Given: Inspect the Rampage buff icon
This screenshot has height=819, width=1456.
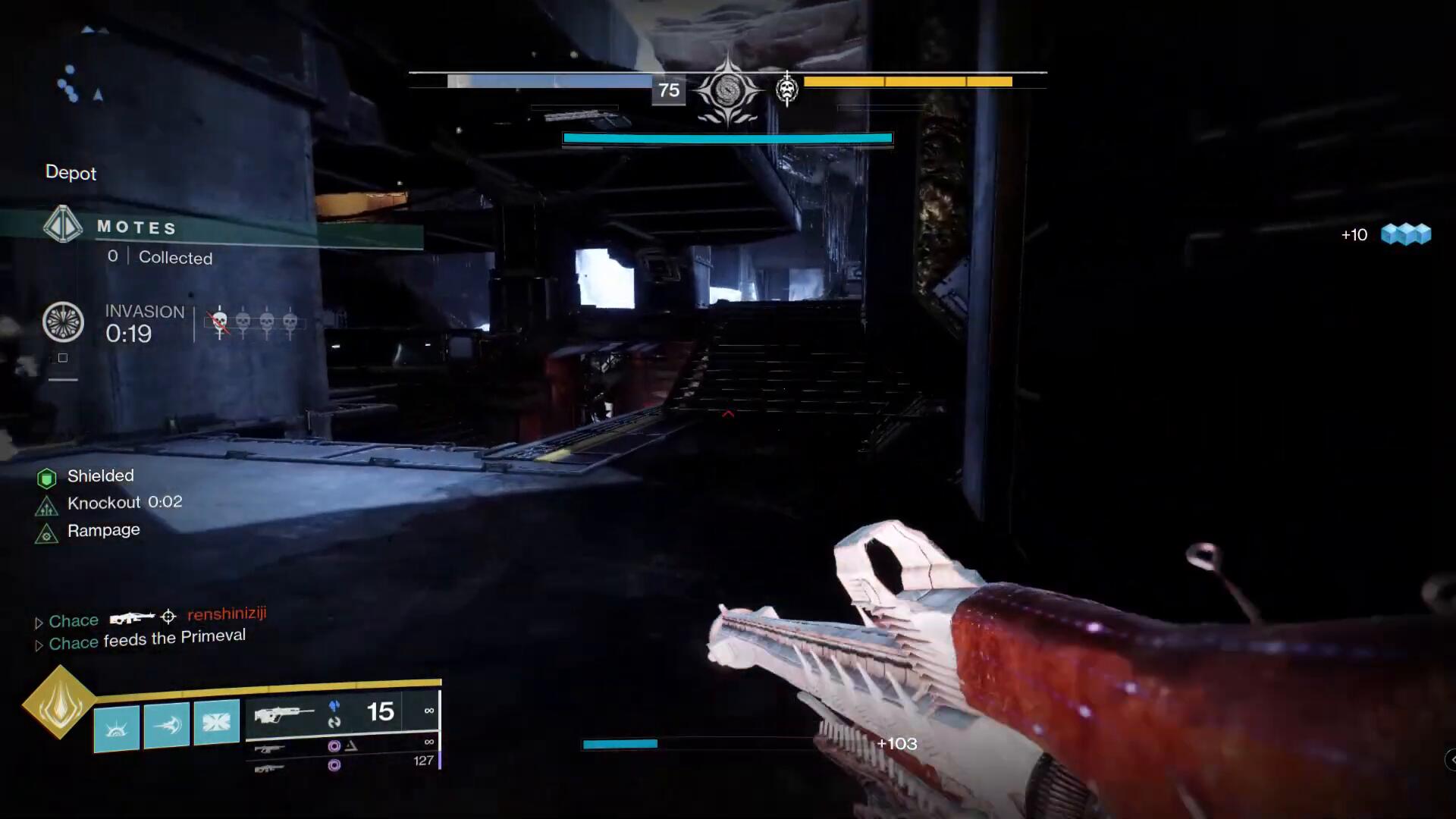Looking at the screenshot, I should tap(47, 534).
